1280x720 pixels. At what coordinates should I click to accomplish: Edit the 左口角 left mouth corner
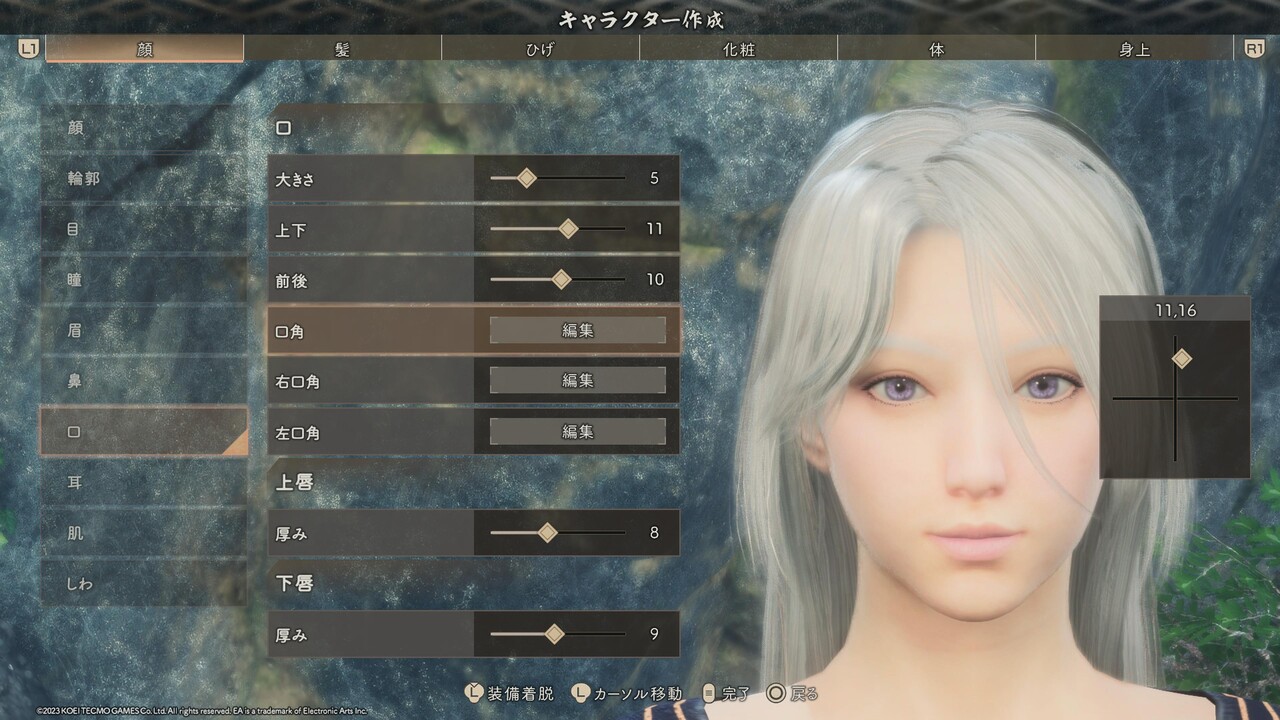coord(577,432)
